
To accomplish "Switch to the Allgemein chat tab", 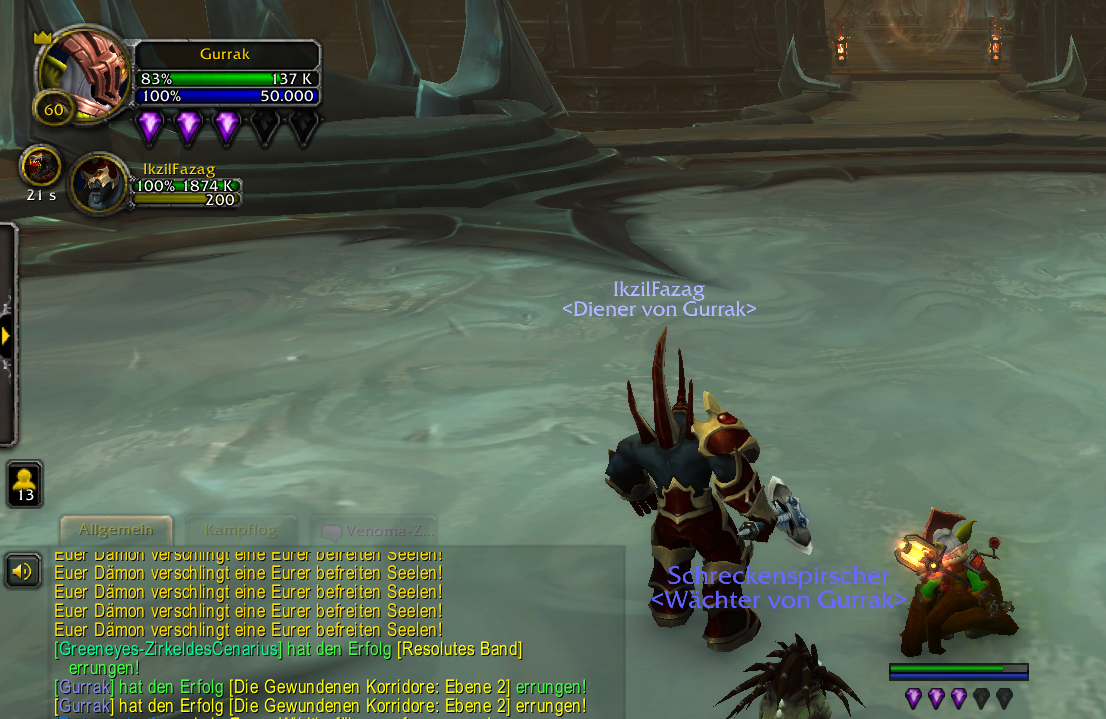I will tap(116, 530).
